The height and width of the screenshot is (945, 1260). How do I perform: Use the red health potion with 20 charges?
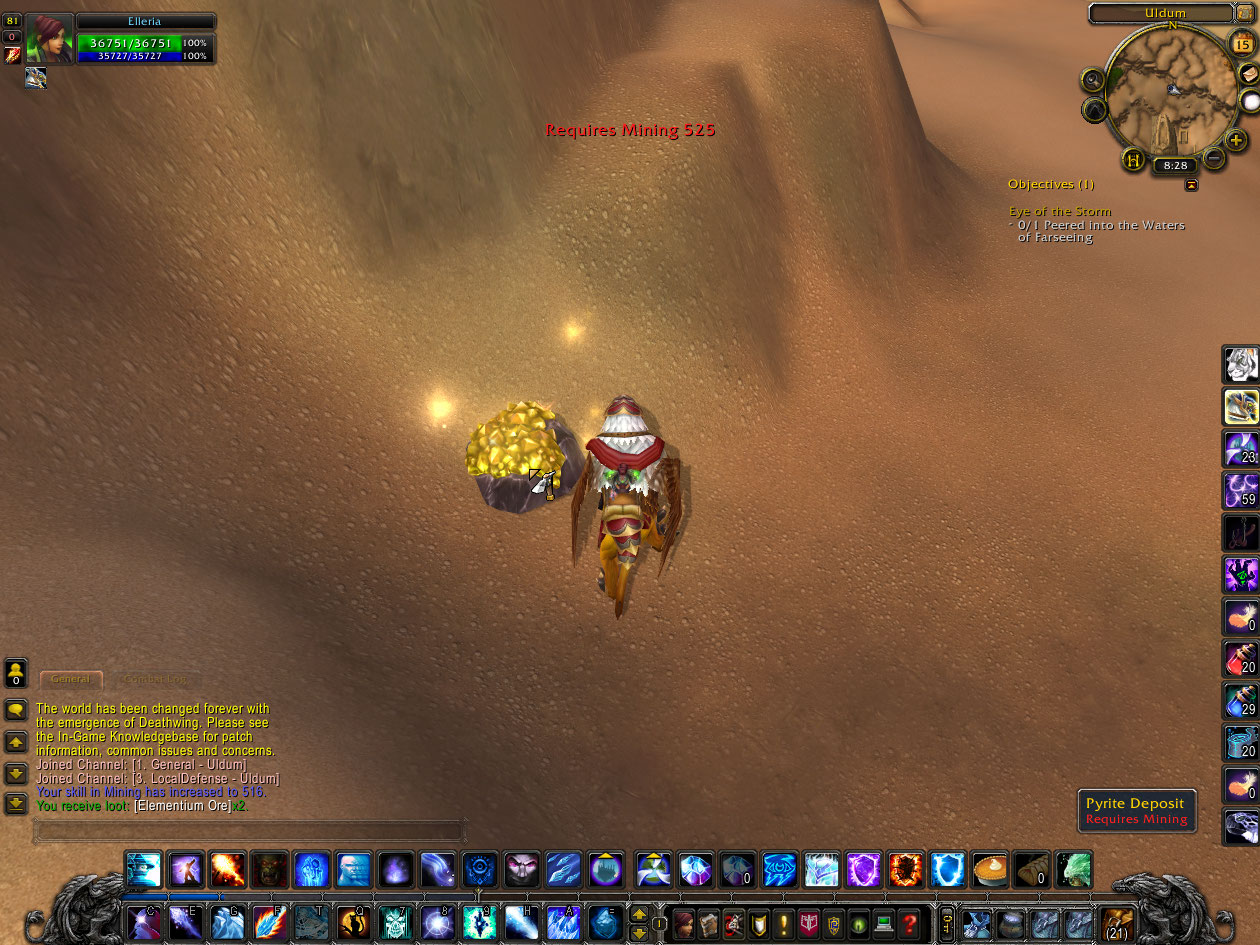[1241, 658]
